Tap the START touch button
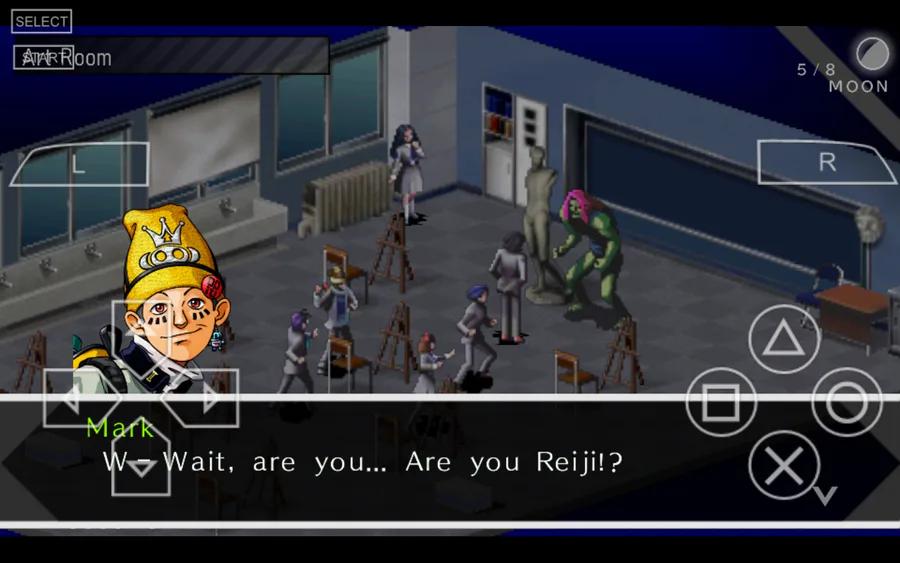Image resolution: width=900 pixels, height=563 pixels. (43, 58)
